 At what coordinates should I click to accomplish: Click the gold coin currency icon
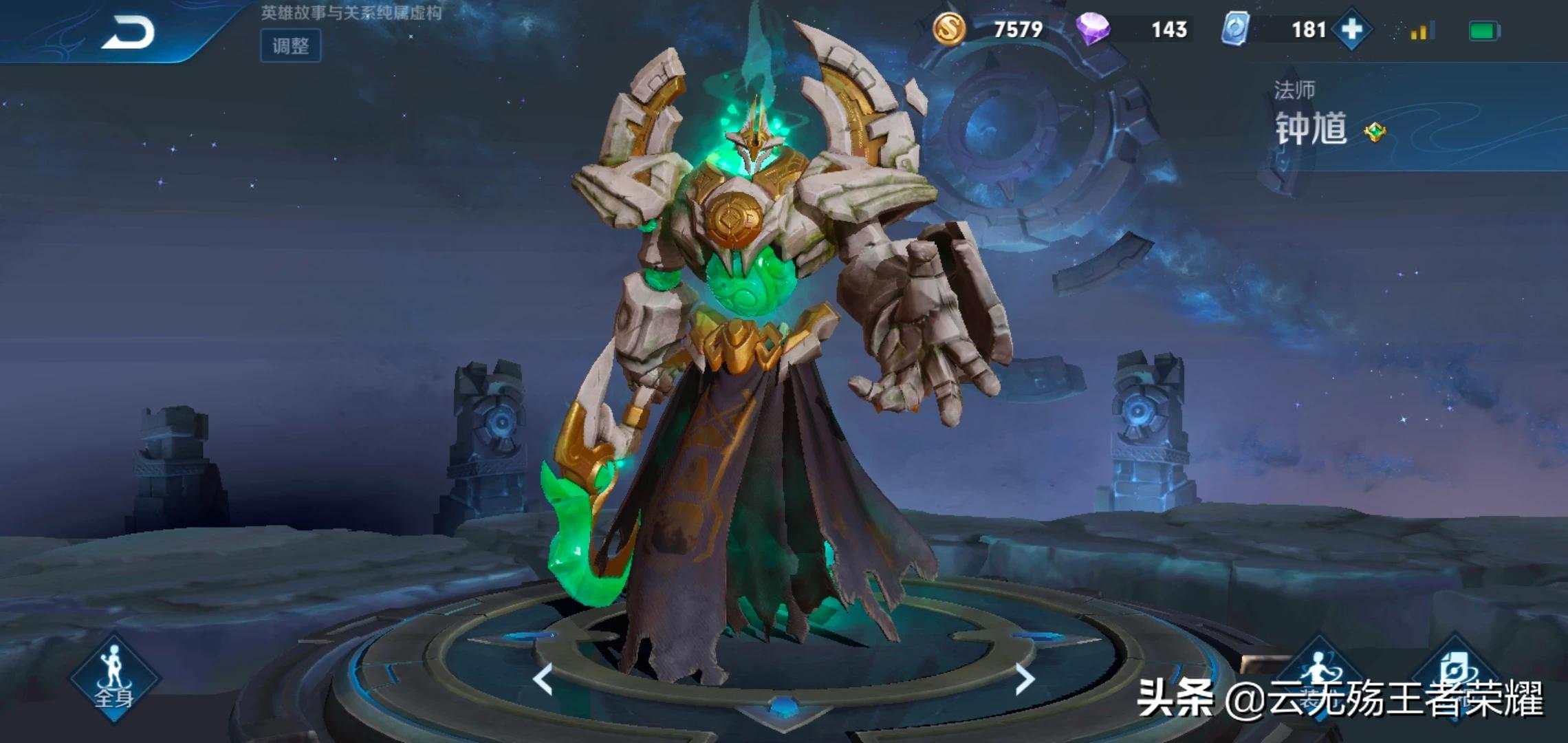(949, 30)
